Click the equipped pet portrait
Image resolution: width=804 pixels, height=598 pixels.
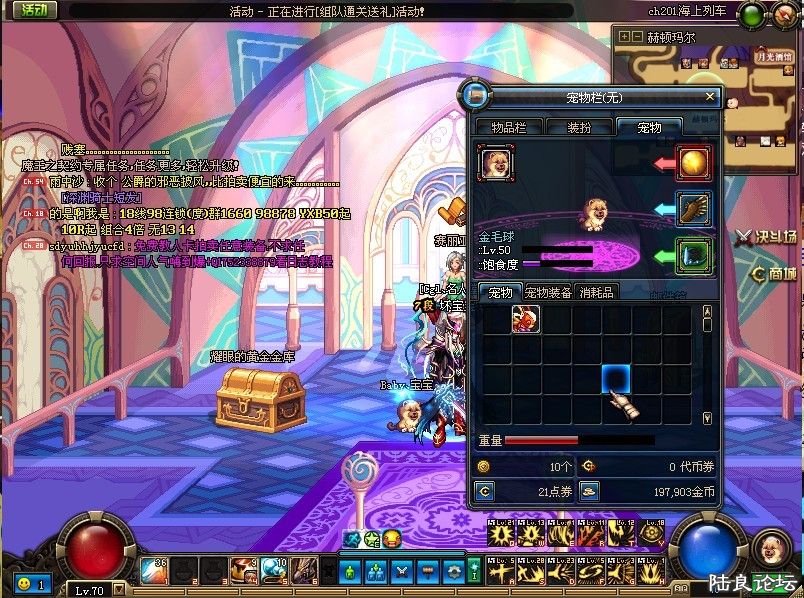(x=494, y=161)
